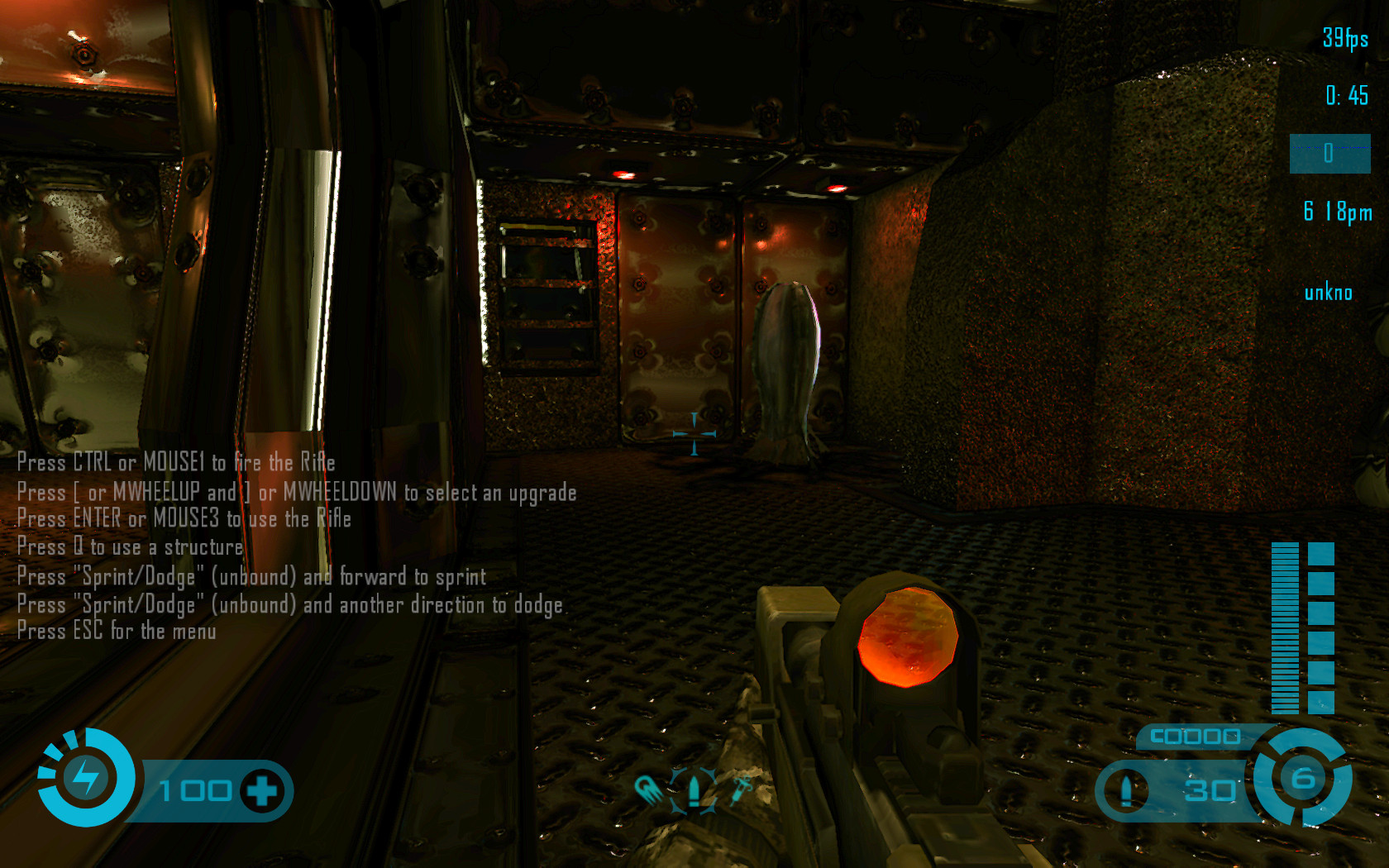Pick the medkit syringe inventory icon
Viewport: 1389px width, 868px height.
coord(740,789)
